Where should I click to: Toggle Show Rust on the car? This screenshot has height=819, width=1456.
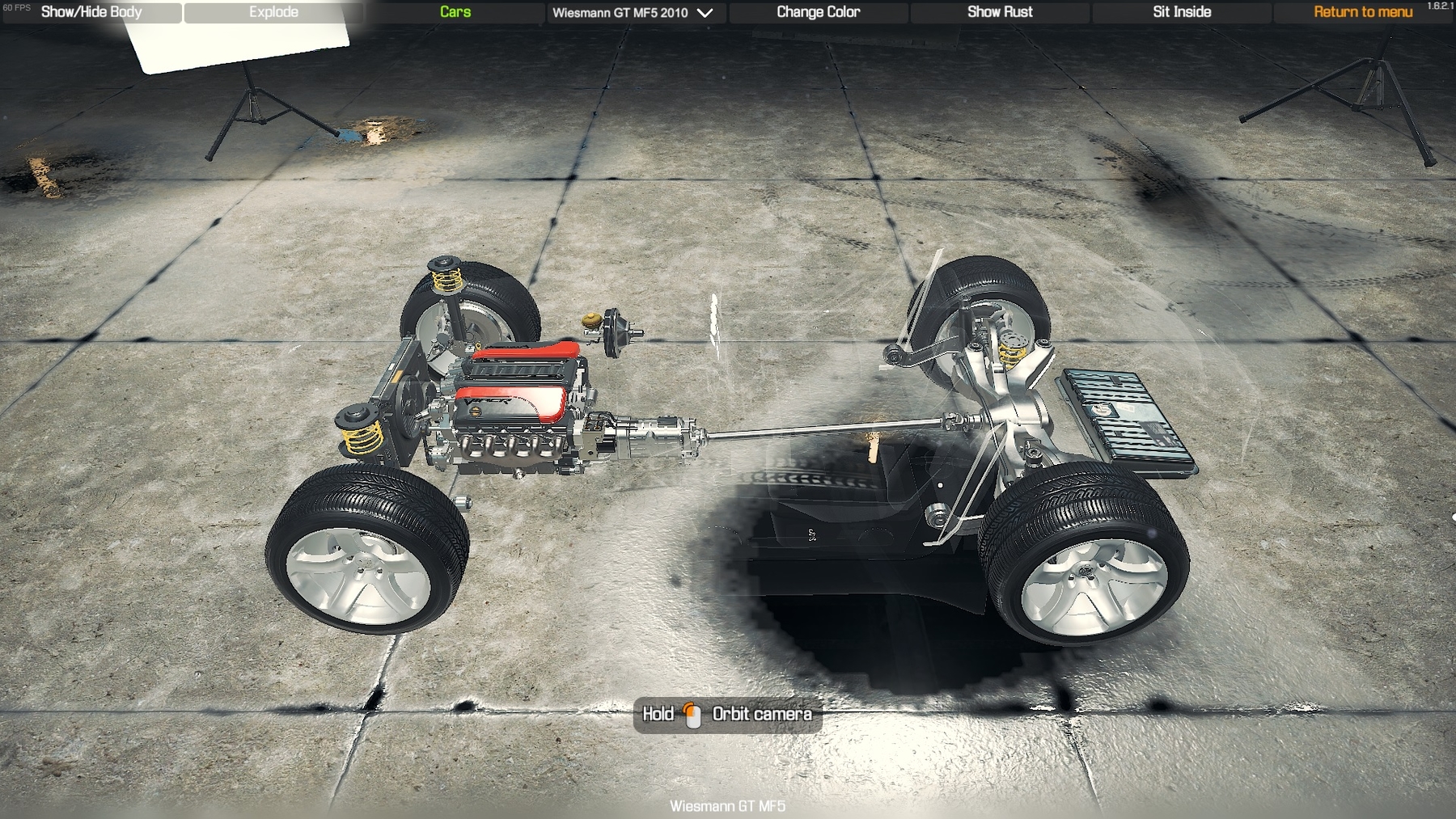point(1000,12)
